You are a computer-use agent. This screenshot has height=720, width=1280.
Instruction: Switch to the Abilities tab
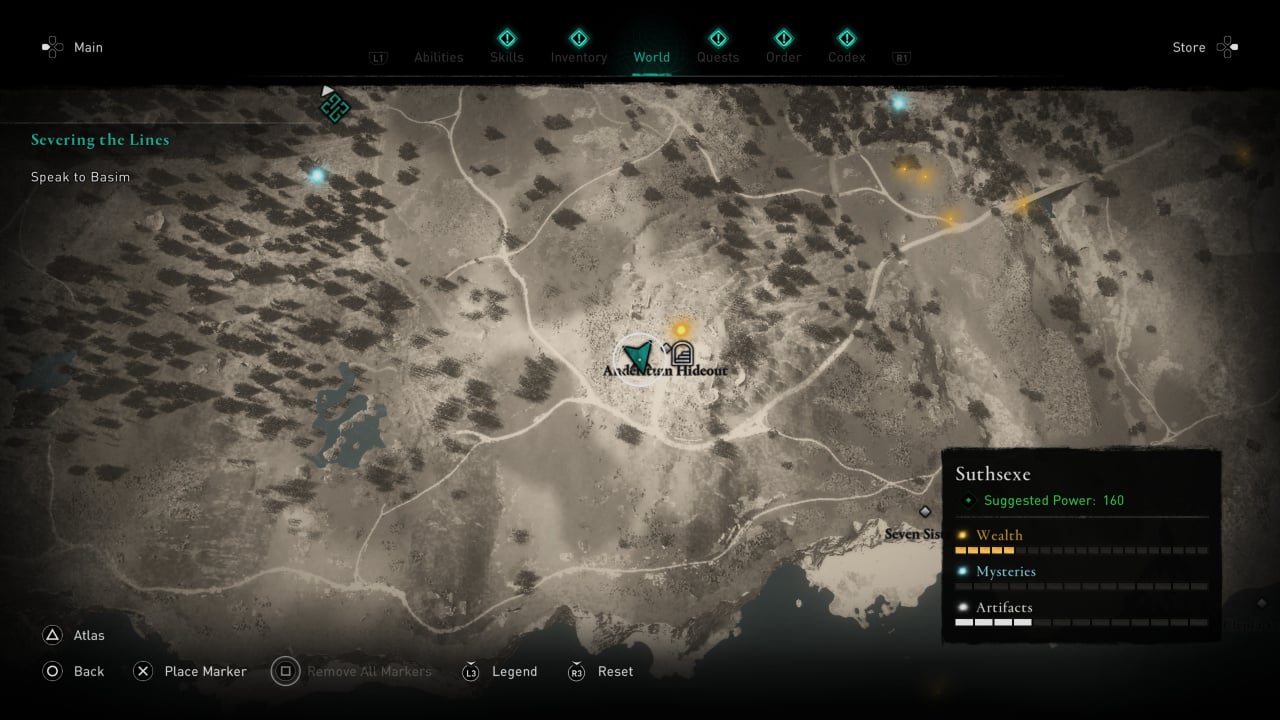pyautogui.click(x=439, y=57)
